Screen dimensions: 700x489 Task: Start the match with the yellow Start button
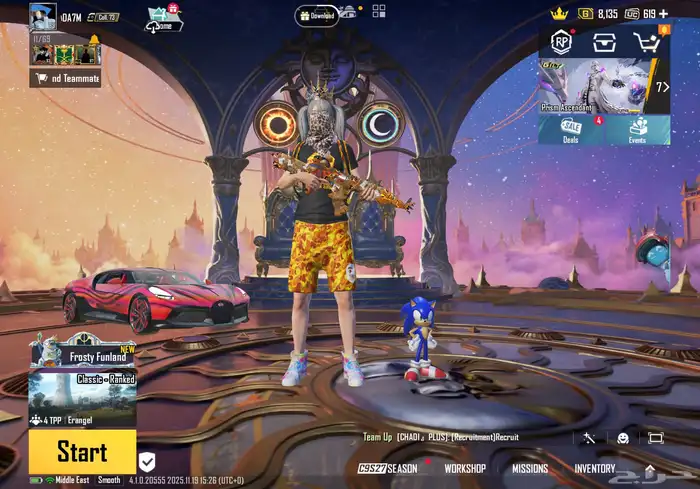pos(82,451)
